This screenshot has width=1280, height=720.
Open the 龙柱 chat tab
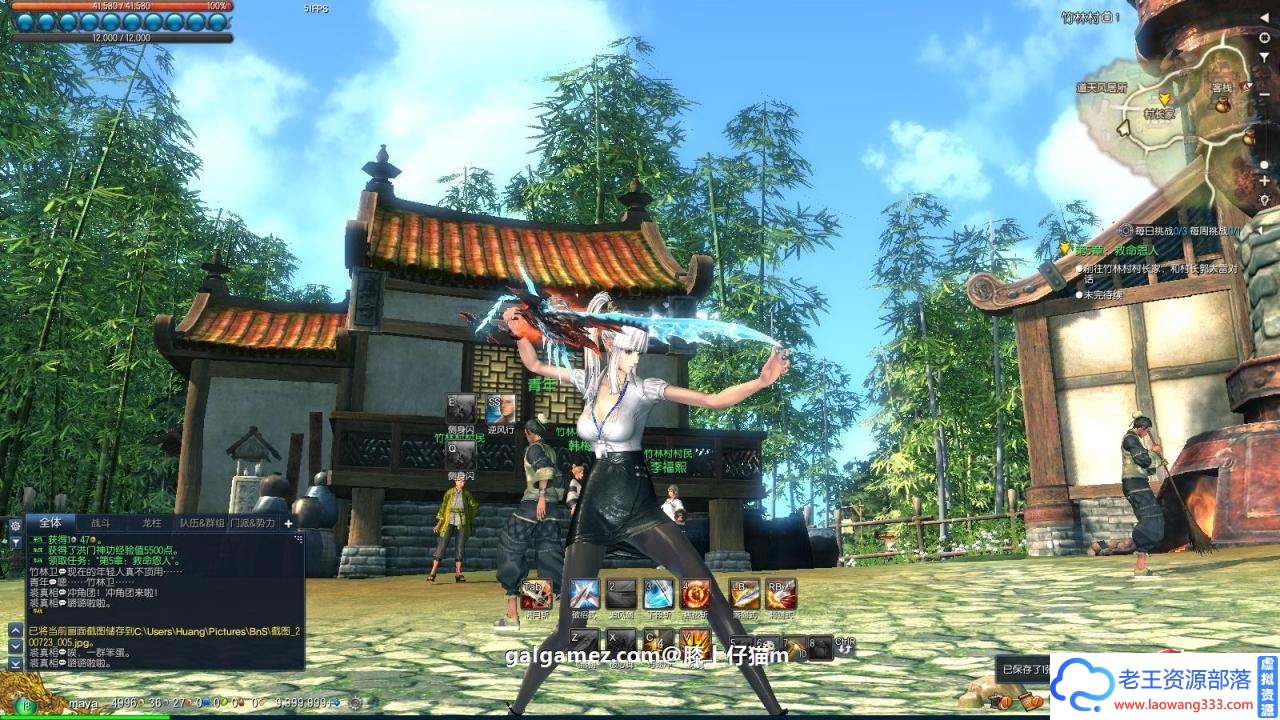point(152,523)
